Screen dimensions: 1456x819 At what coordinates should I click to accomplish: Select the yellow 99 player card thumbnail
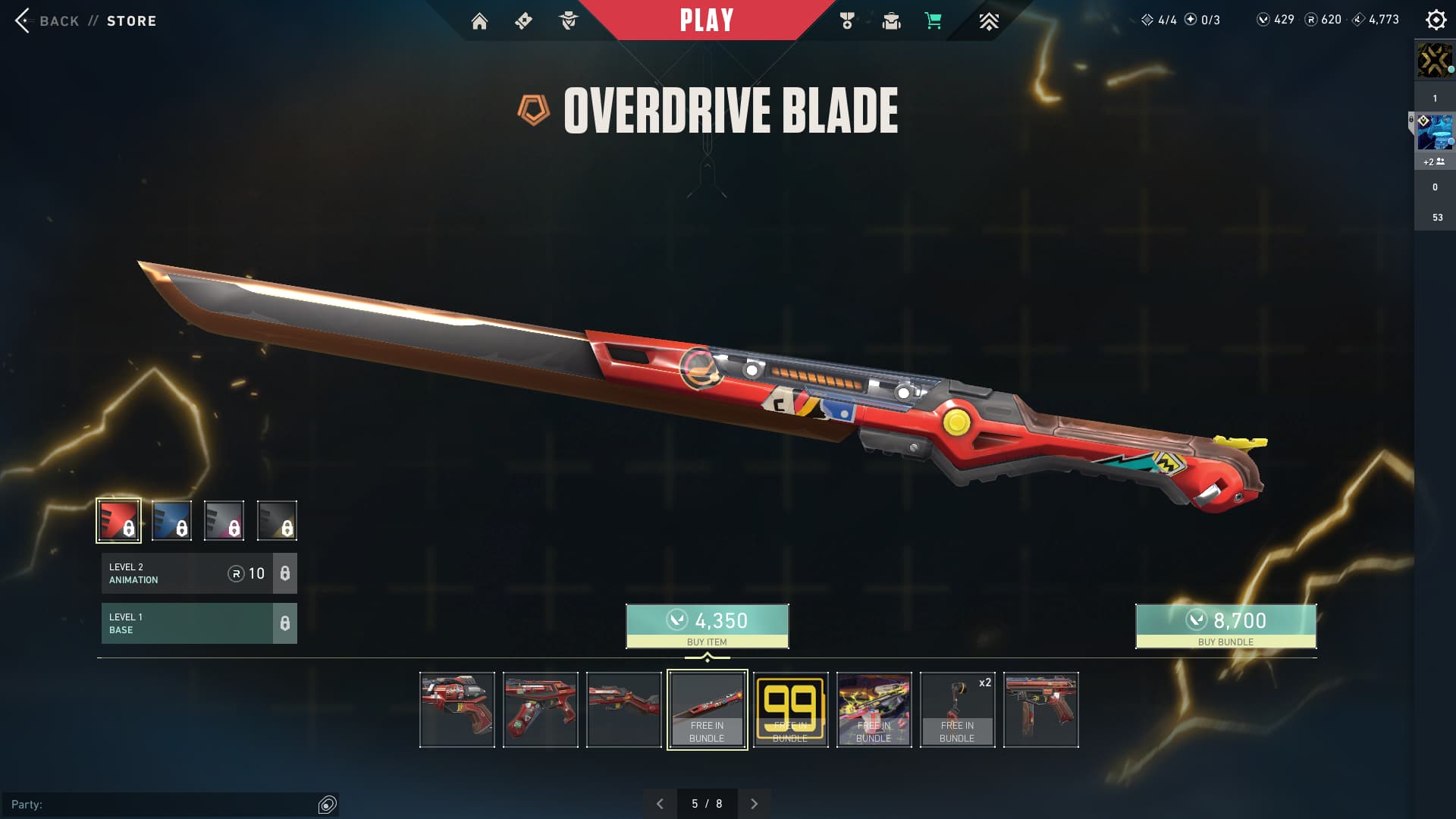(790, 710)
